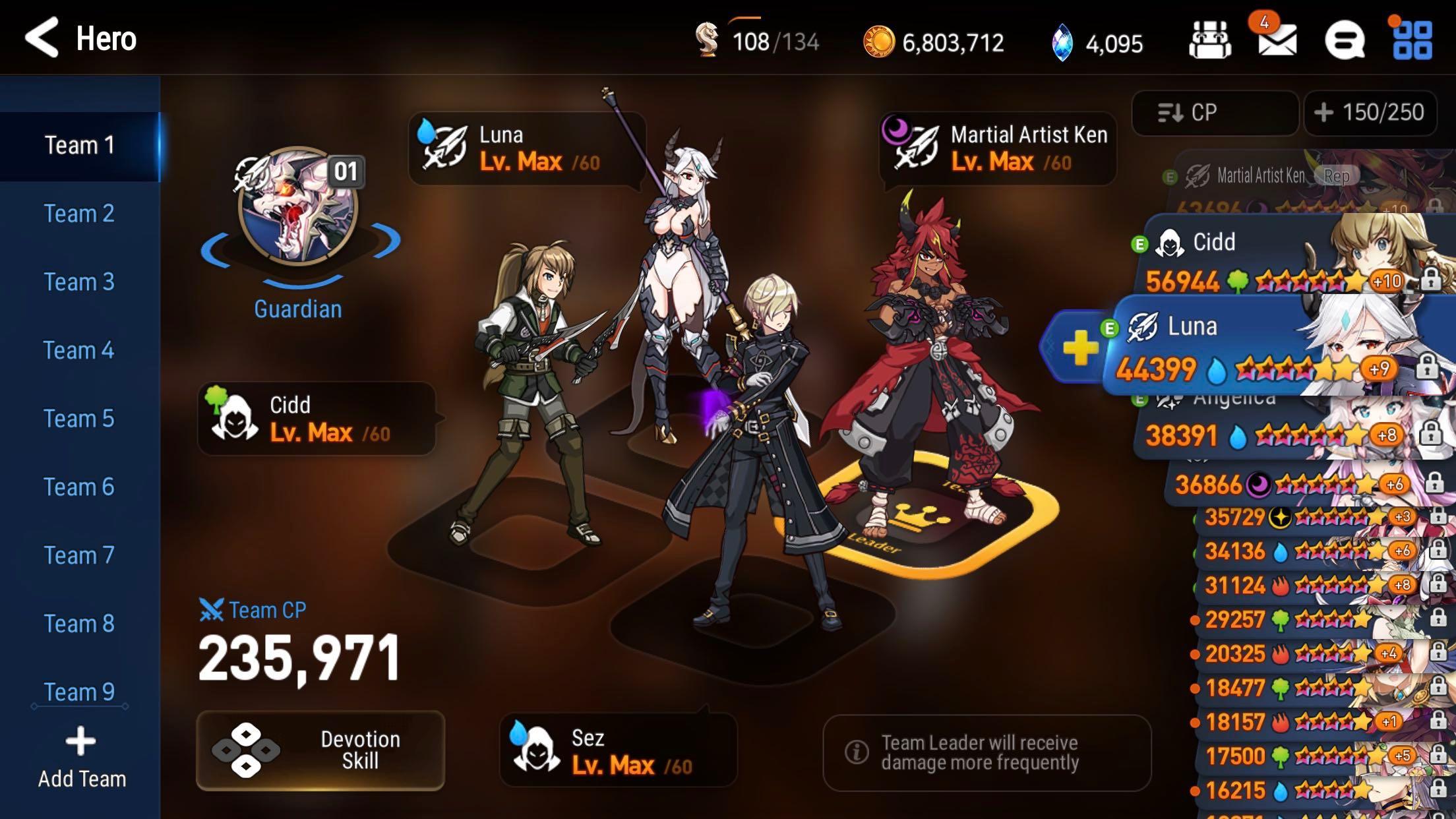This screenshot has height=819, width=1456.
Task: Open the blue grid main menu icon
Action: coord(1411,41)
